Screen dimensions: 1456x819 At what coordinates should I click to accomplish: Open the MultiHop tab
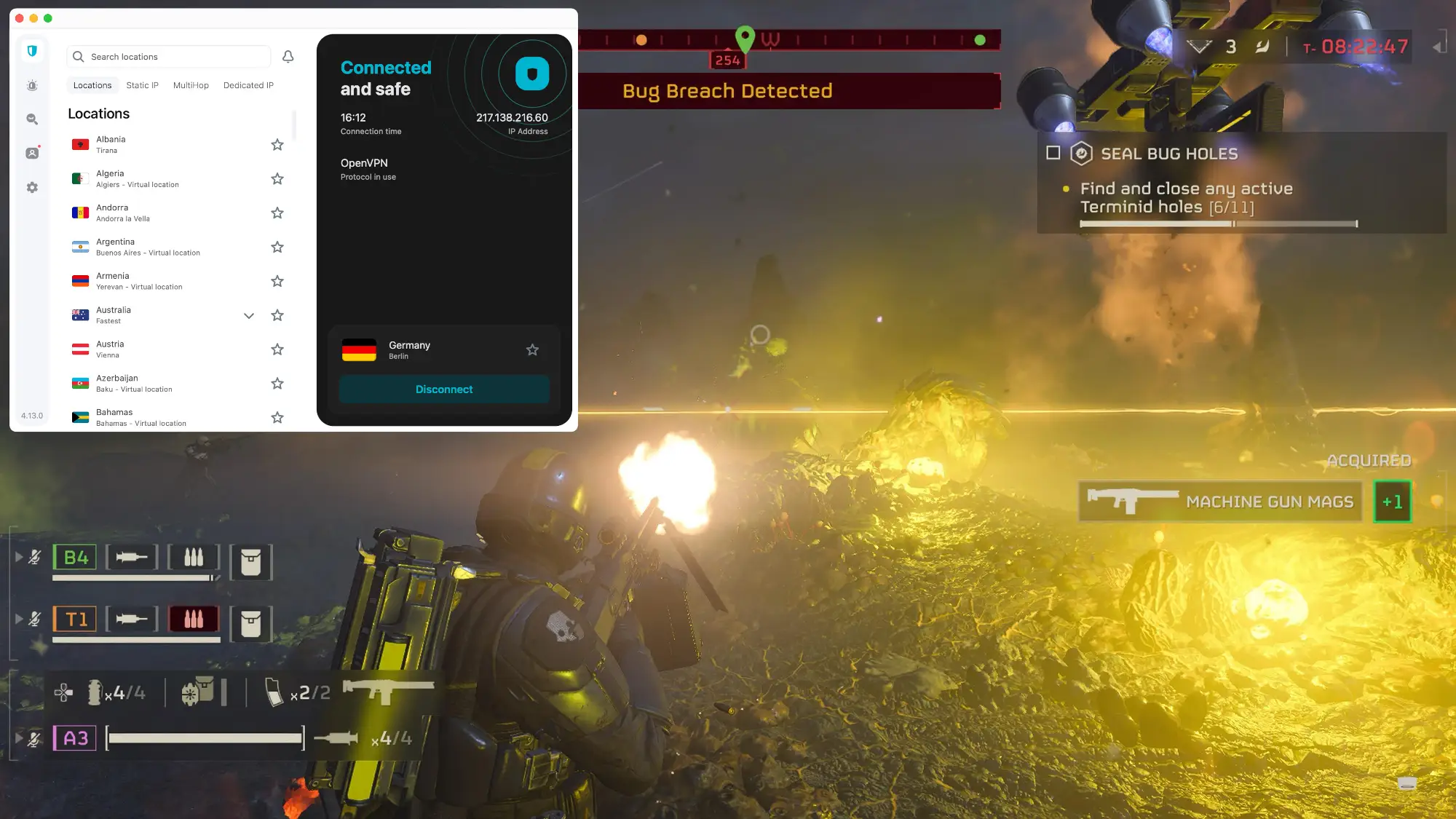[191, 85]
